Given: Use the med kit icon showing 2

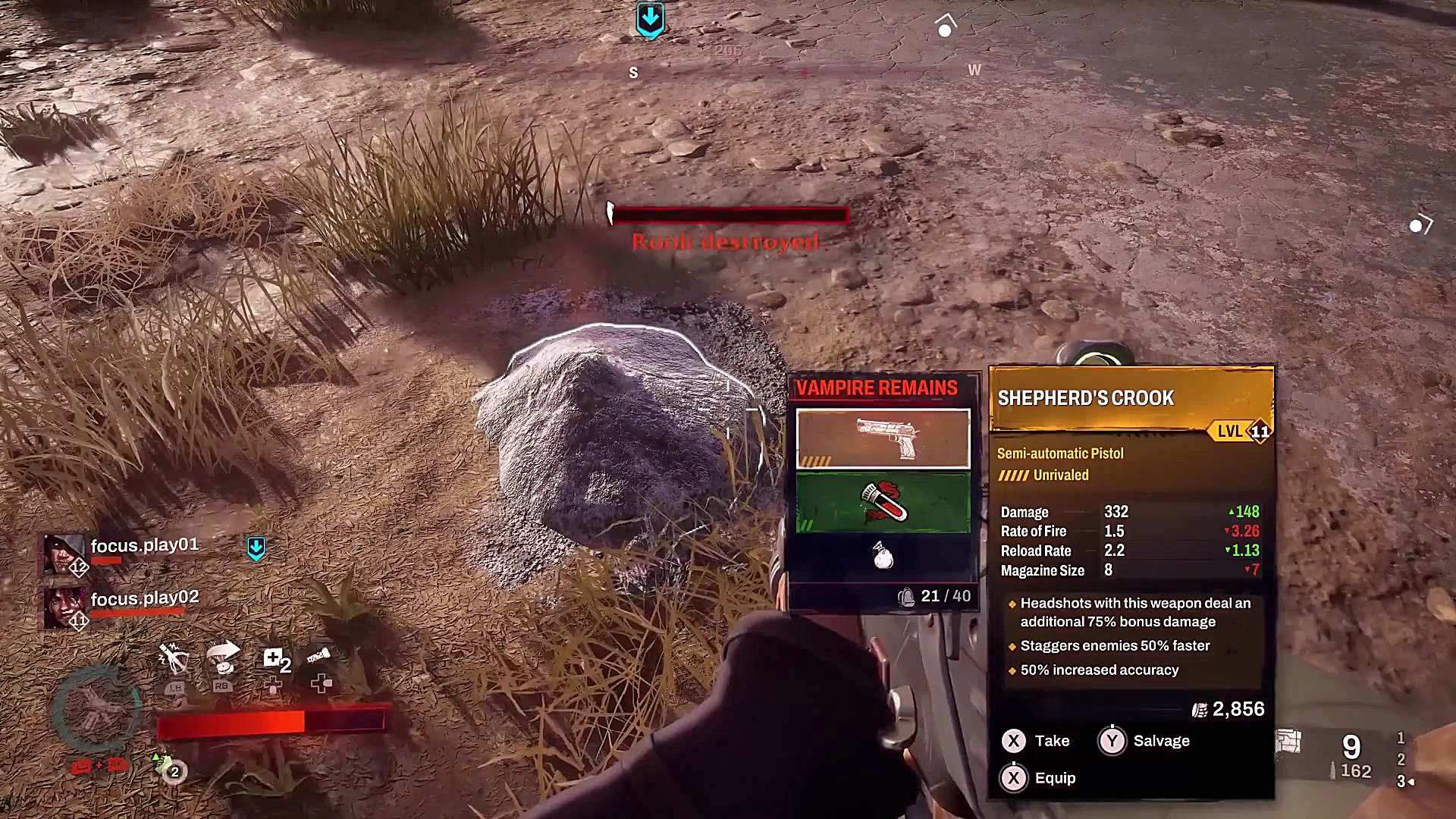Looking at the screenshot, I should 275,660.
